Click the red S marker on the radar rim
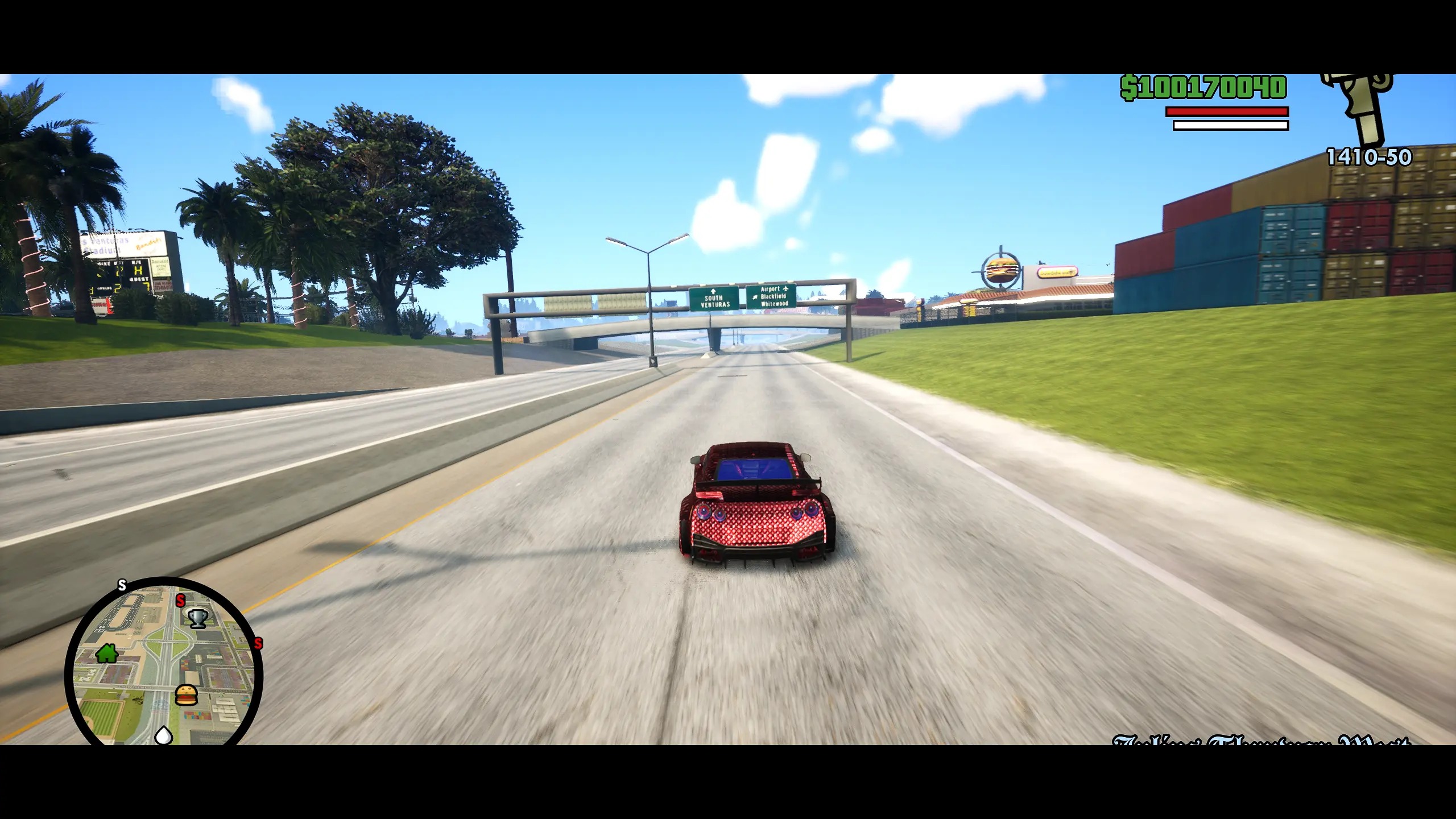The width and height of the screenshot is (1456, 819). [x=258, y=644]
